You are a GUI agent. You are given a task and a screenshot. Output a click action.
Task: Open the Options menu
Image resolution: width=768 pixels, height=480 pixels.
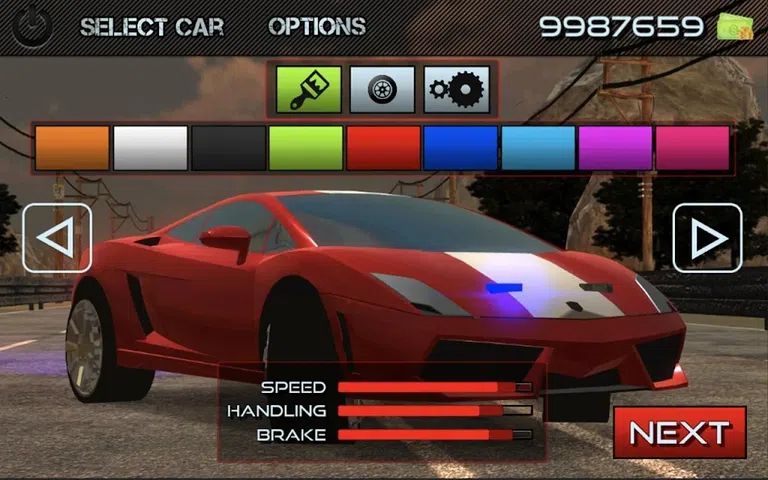tap(317, 27)
